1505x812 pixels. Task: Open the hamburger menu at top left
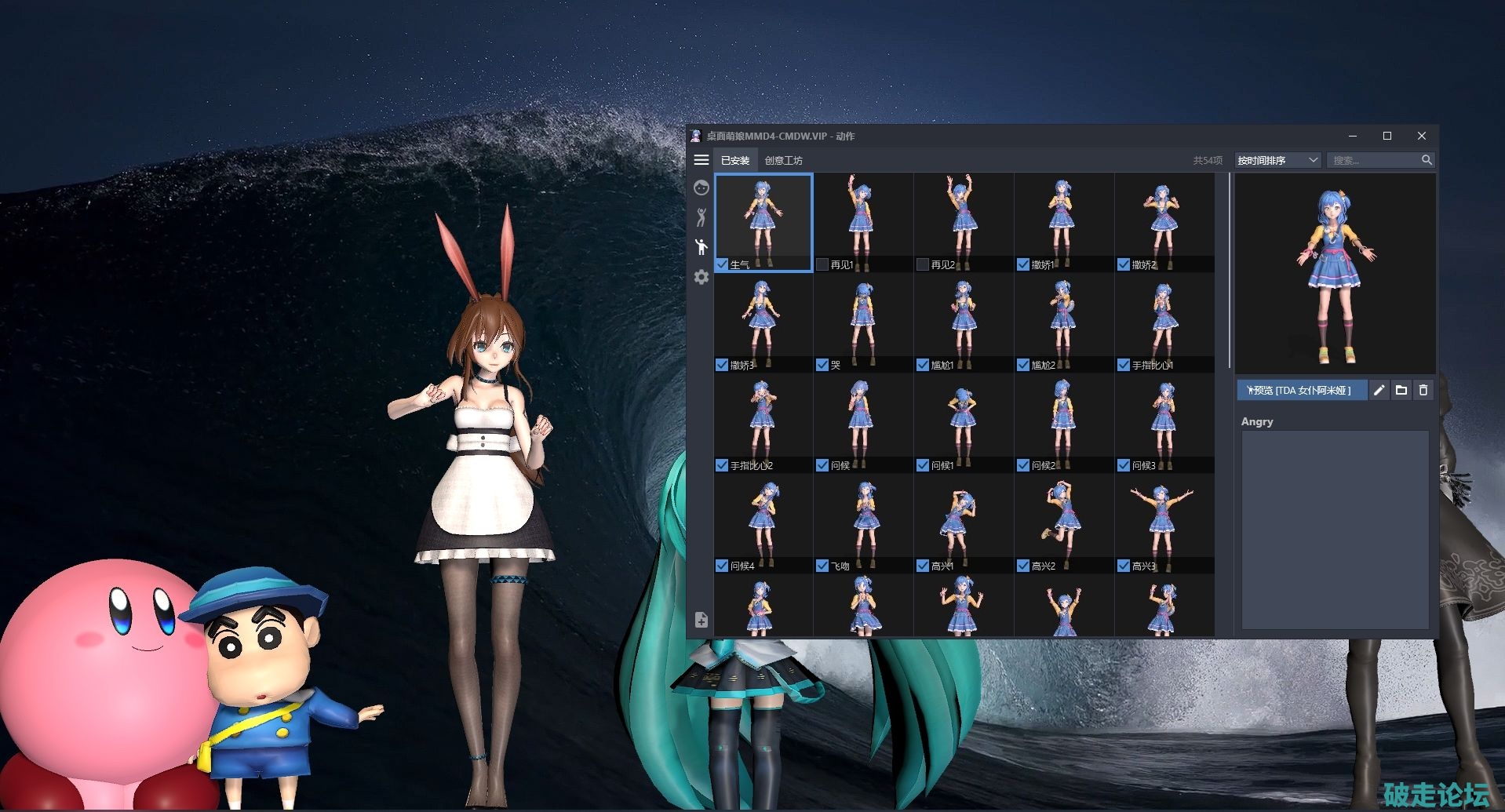(701, 159)
